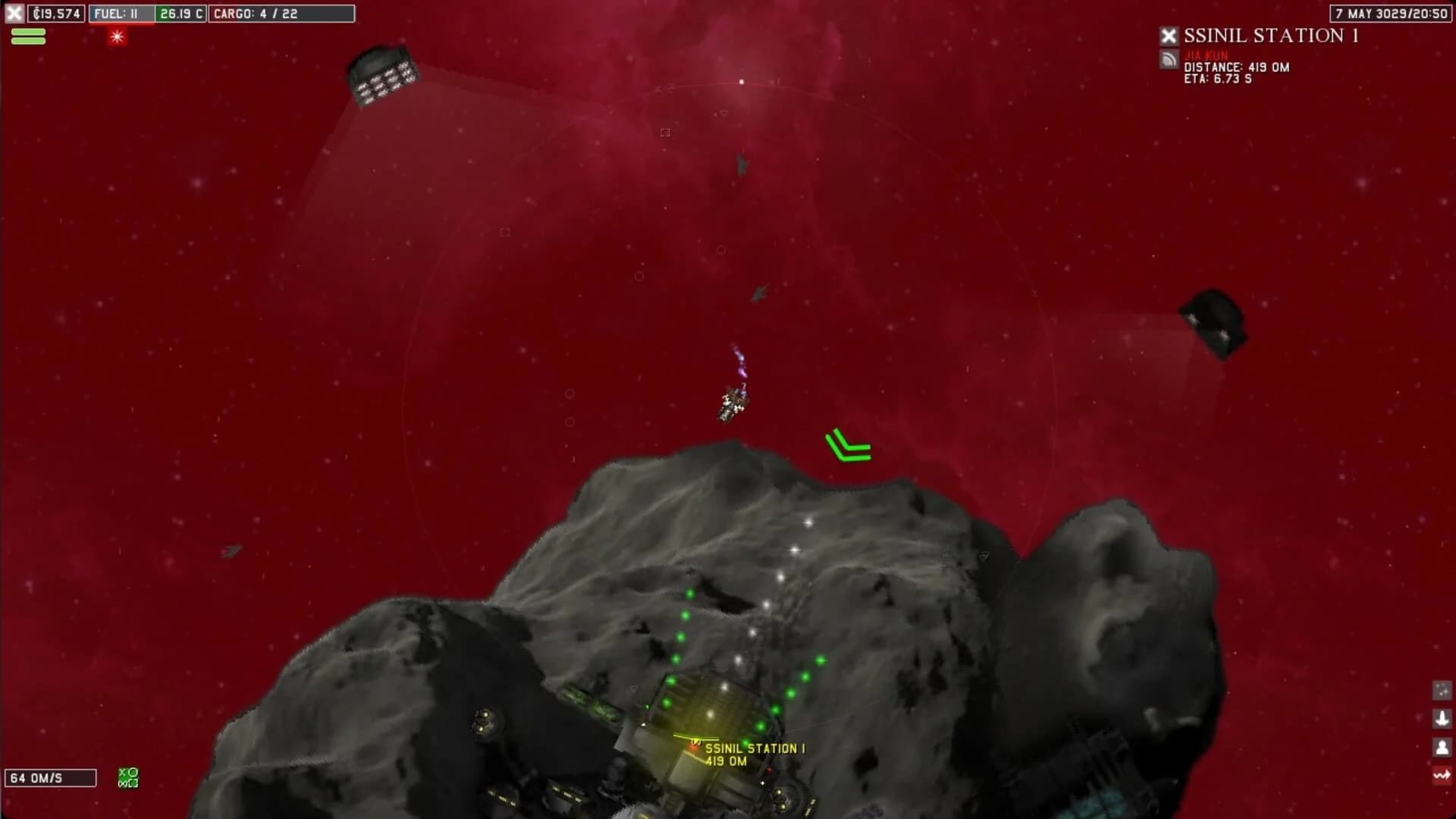Select the landing arrow icon on the right sidebar
1456x819 pixels.
point(1442,718)
